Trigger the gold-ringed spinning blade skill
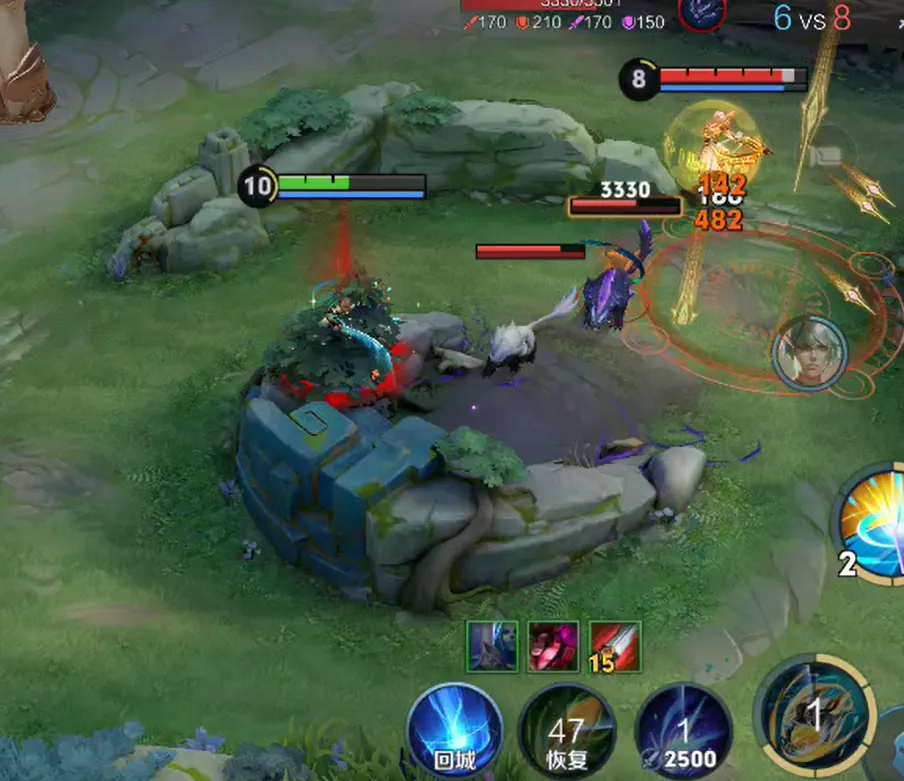The image size is (904, 781). [814, 716]
